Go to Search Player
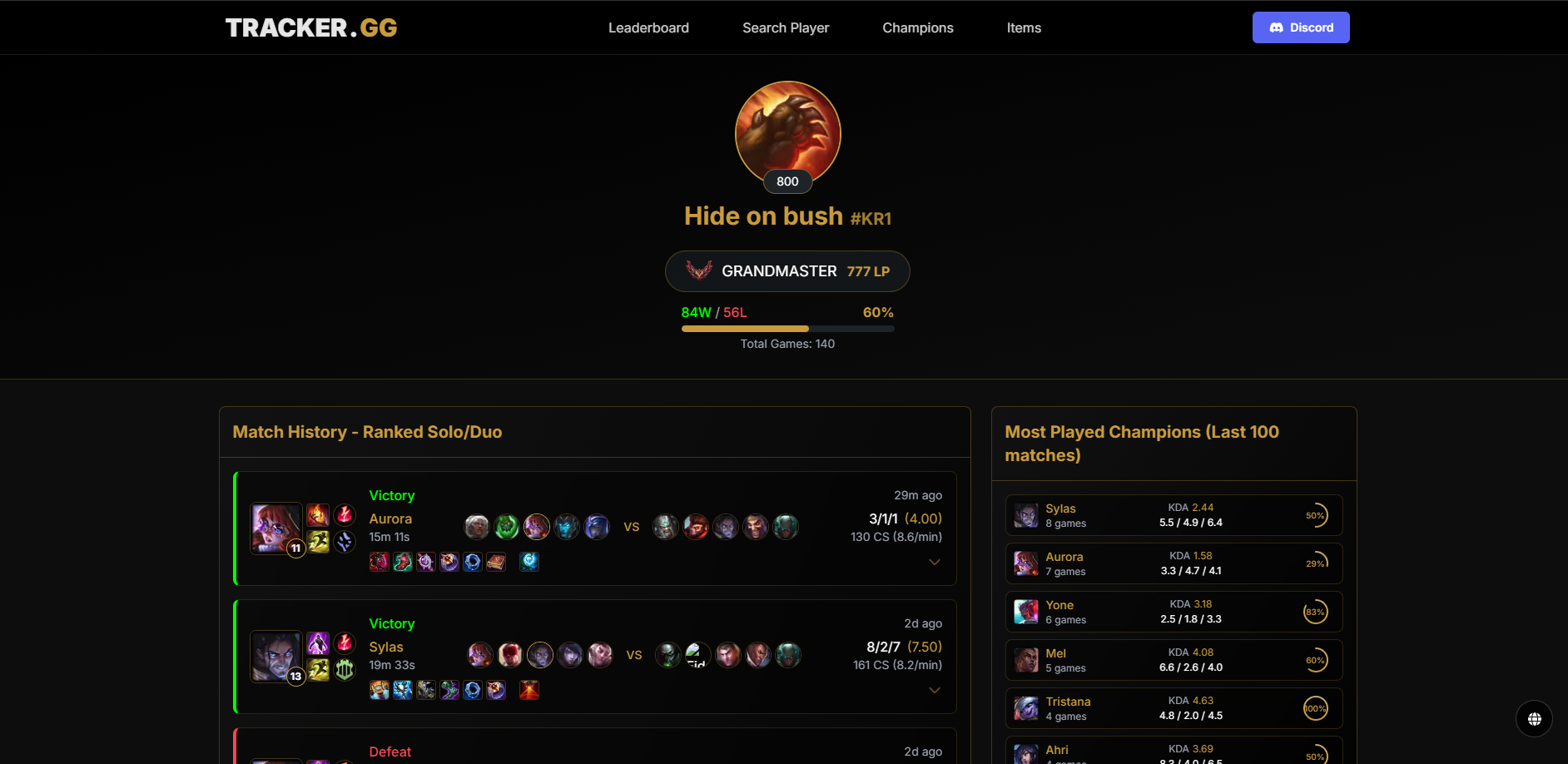Screen dimensions: 1568x764 (x=786, y=27)
